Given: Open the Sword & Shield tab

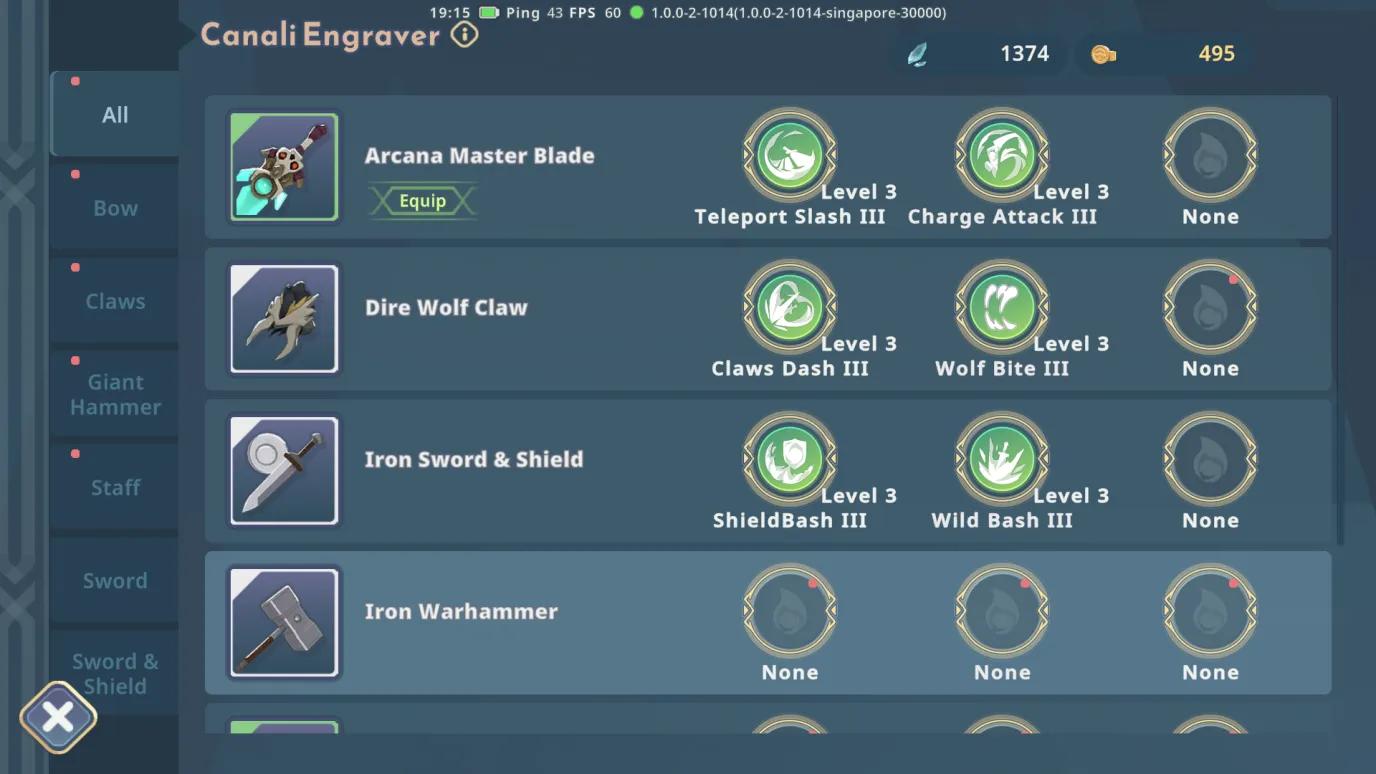Looking at the screenshot, I should (115, 673).
